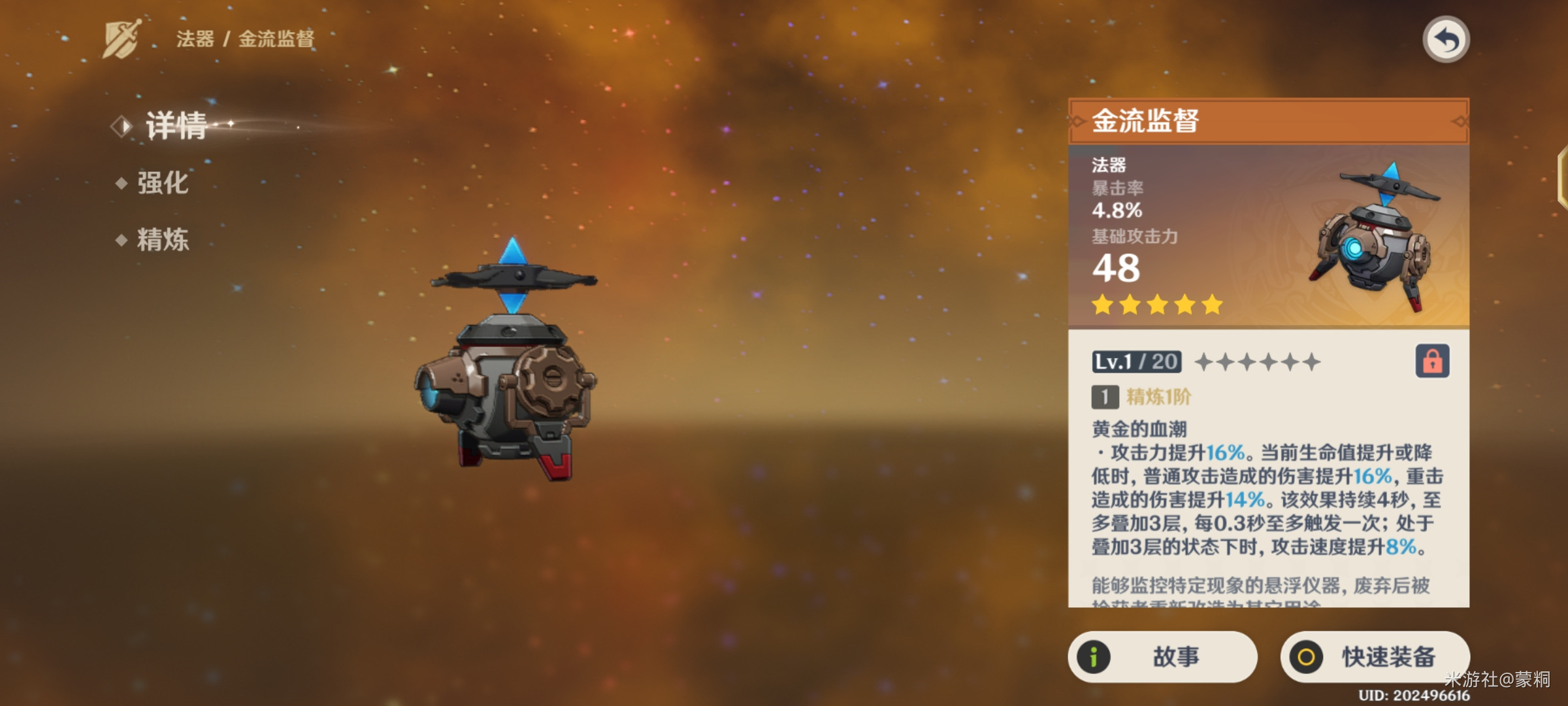
Task: Switch to the 强化 enhance tab
Action: pos(162,183)
